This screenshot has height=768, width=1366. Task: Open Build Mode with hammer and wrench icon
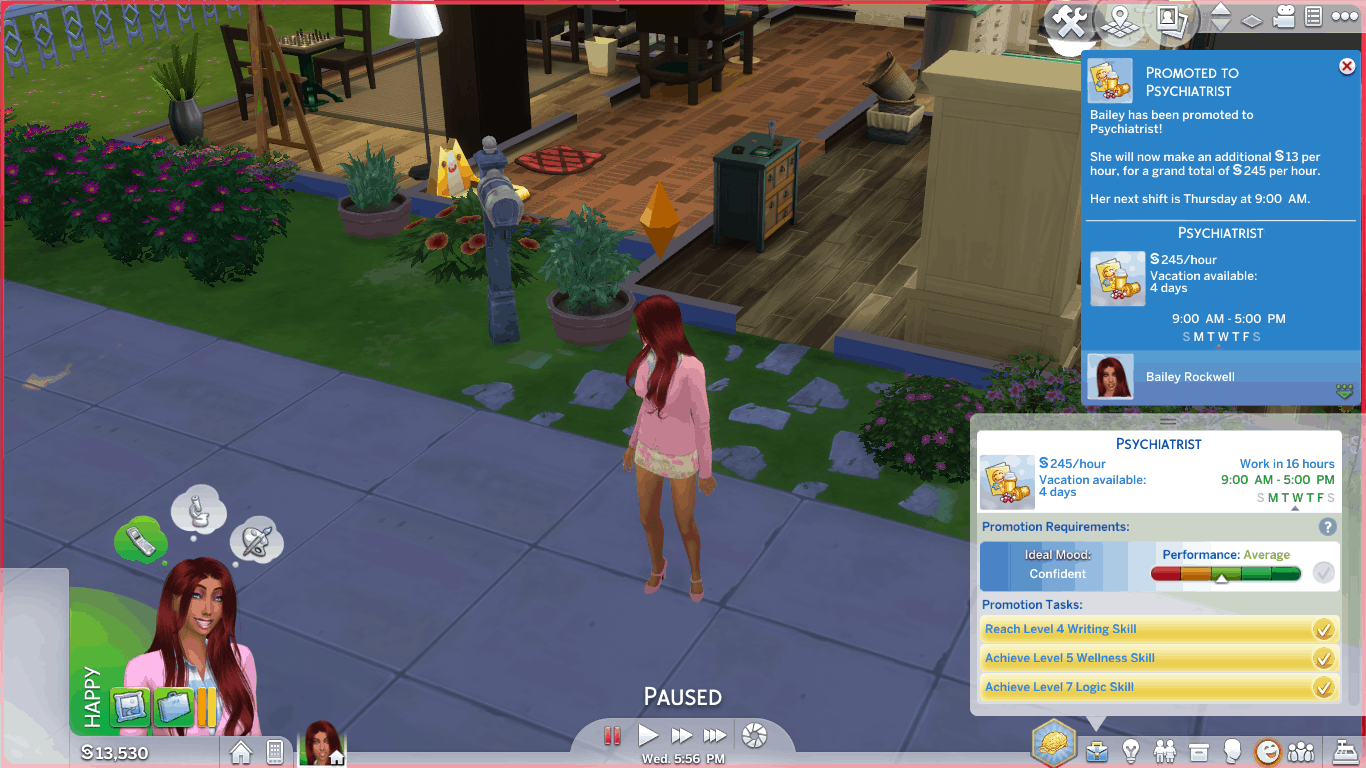1070,22
